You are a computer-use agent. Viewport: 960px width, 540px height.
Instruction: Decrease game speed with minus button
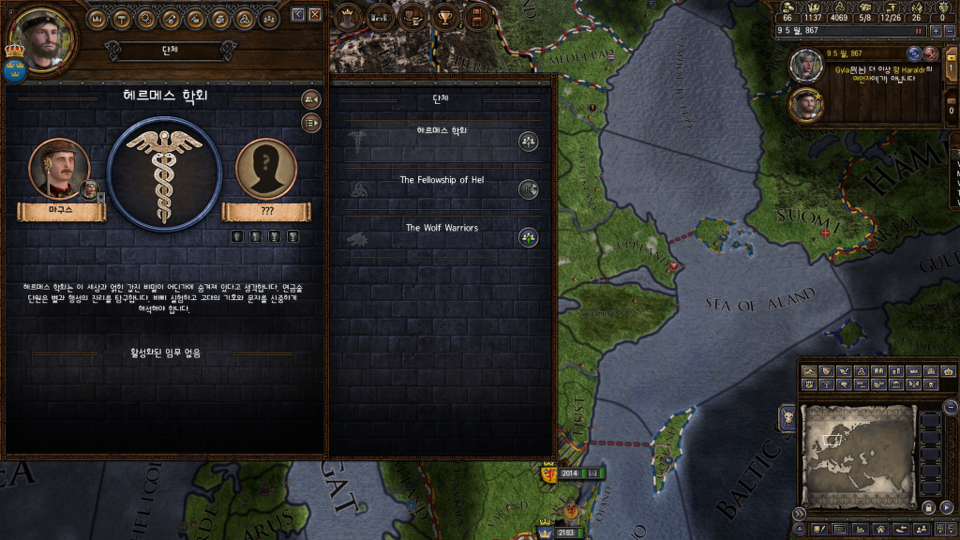point(949,31)
